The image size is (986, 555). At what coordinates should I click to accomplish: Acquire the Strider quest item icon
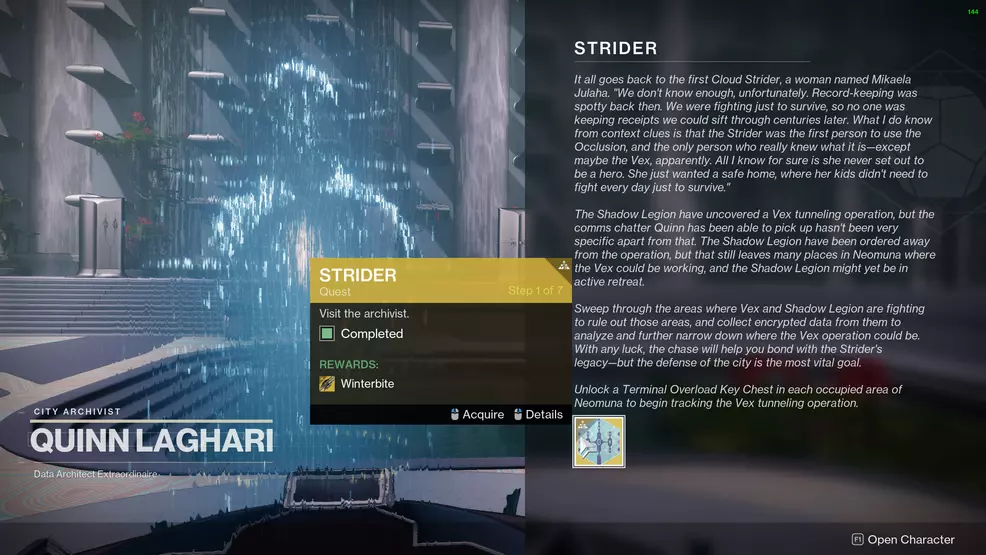coord(598,442)
